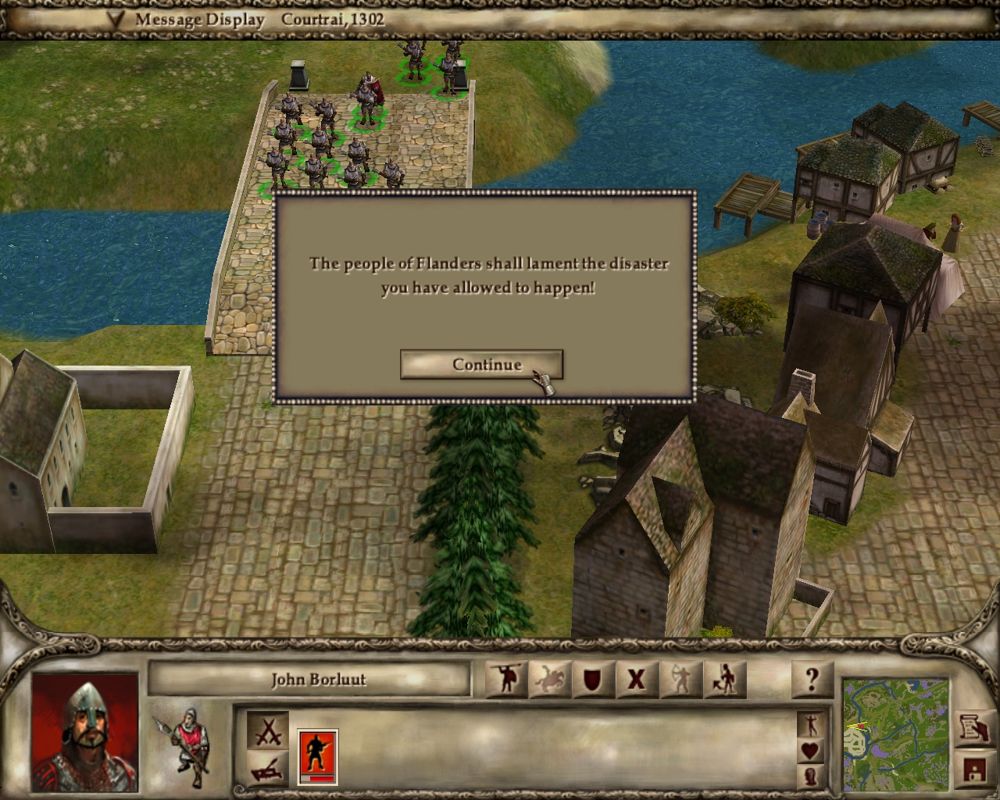This screenshot has width=1000, height=800.
Task: Activate the attack stance swordsman icon
Action: pos(505,680)
